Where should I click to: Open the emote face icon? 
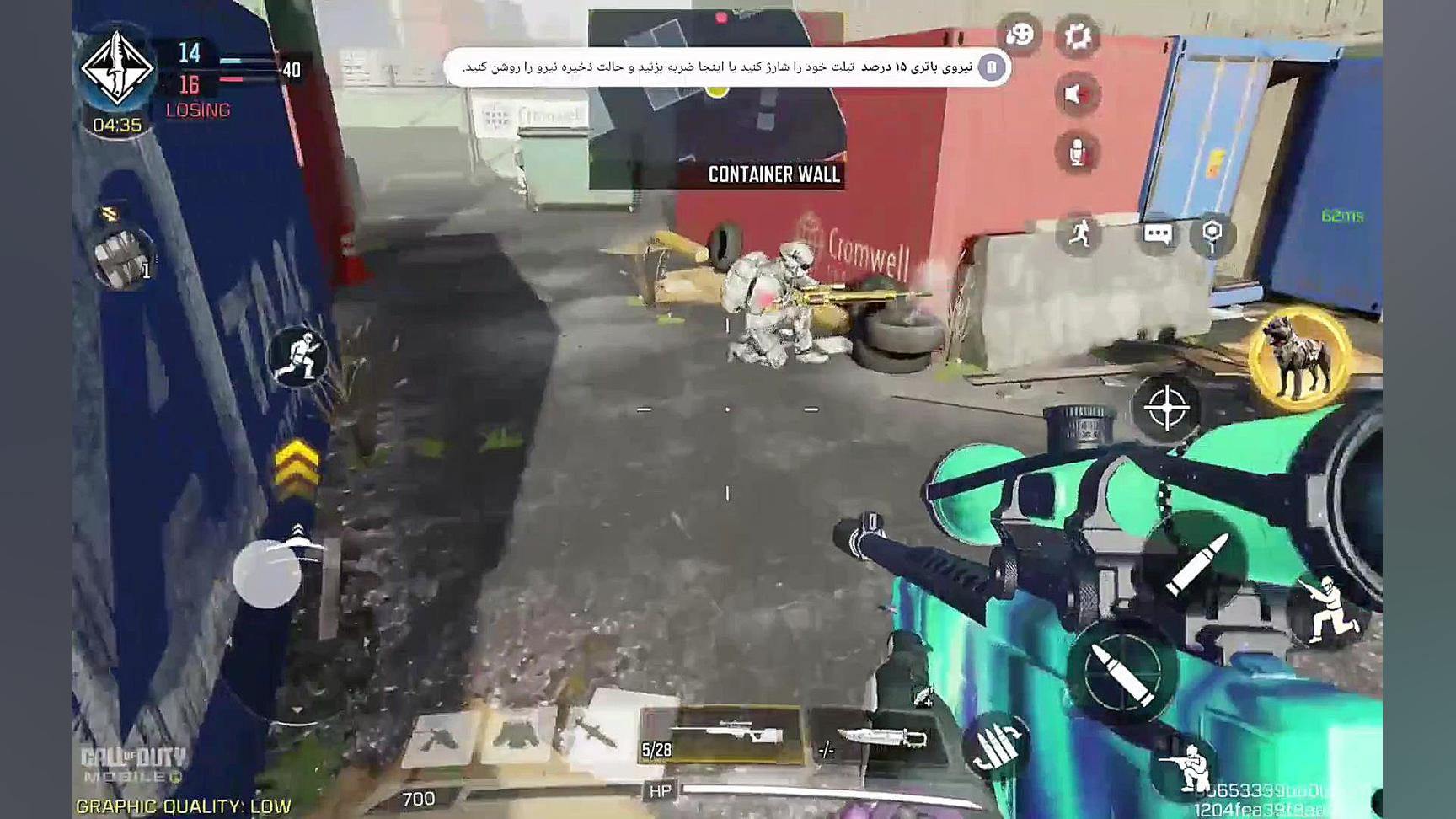1020,35
